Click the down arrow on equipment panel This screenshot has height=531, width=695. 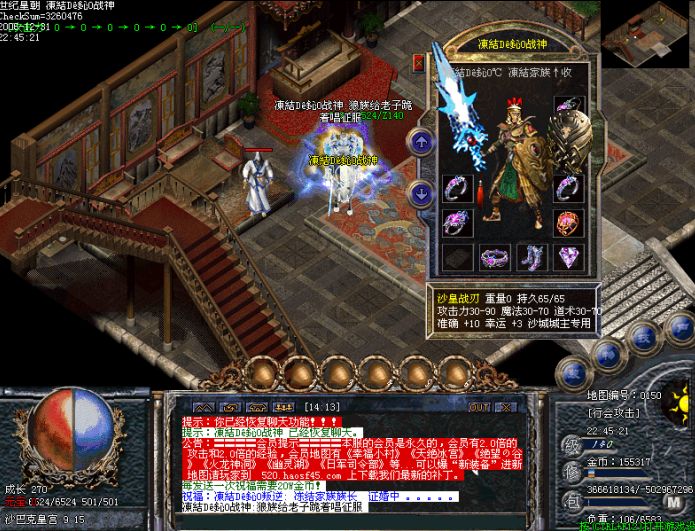[422, 192]
